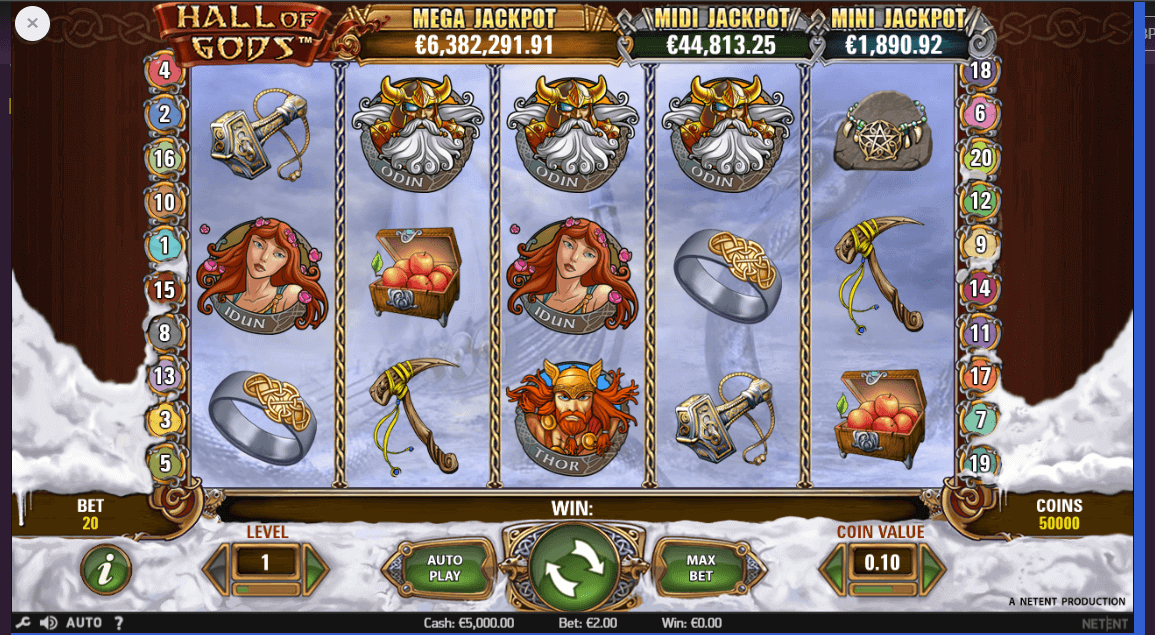
Task: Open help with the question mark
Action: tap(119, 623)
